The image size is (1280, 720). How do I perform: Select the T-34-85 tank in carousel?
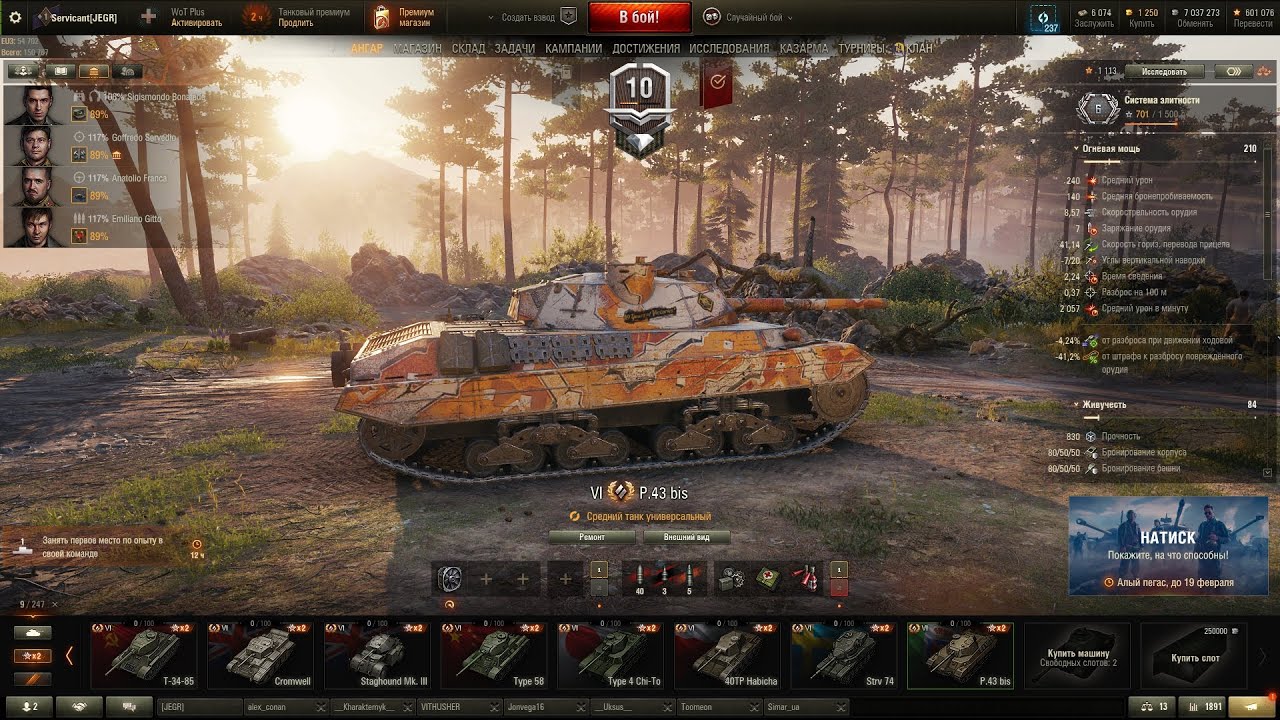tap(144, 655)
